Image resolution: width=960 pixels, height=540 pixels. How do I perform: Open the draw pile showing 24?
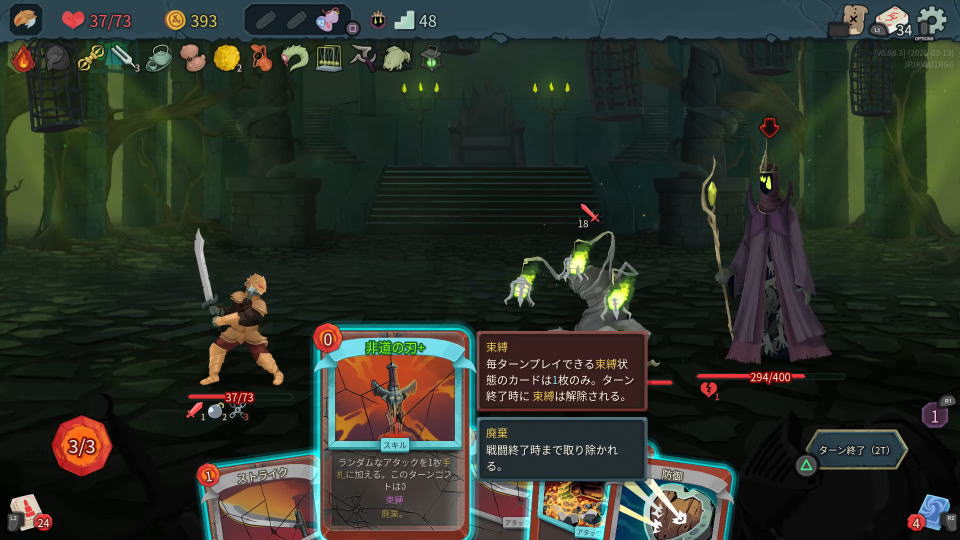point(26,512)
